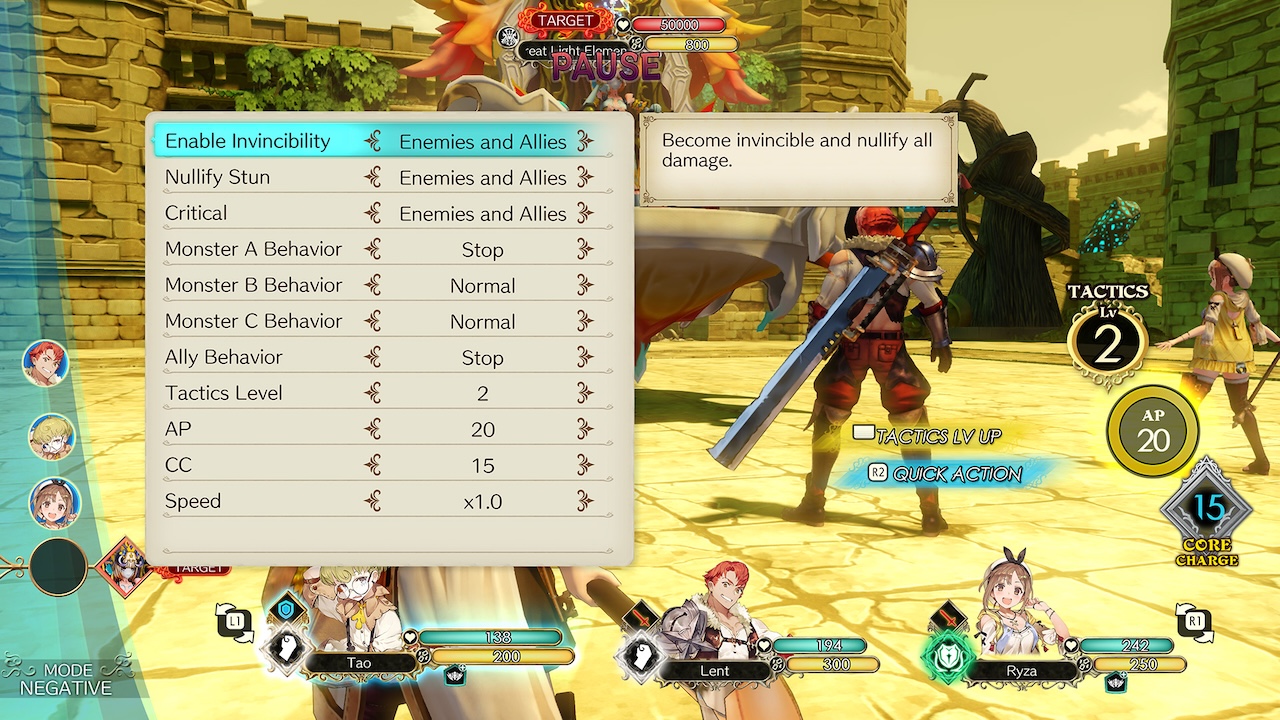Decrease the AP value with left arrow
Image resolution: width=1280 pixels, height=720 pixels.
pyautogui.click(x=373, y=429)
